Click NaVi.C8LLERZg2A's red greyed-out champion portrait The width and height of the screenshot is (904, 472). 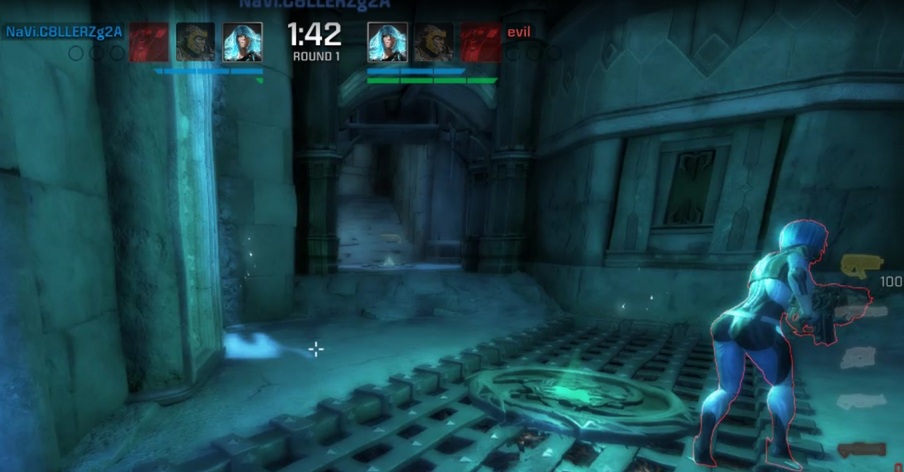tap(148, 43)
